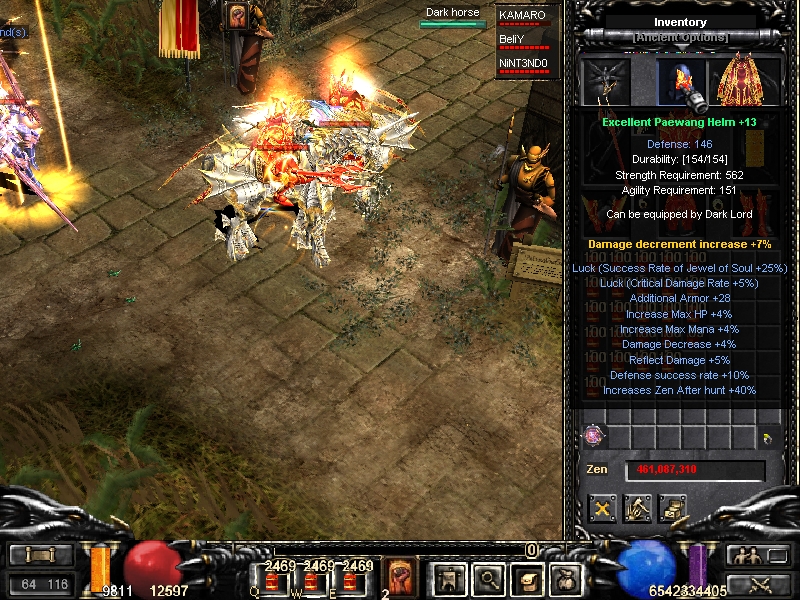Image resolution: width=800 pixels, height=600 pixels.
Task: Use the Q hotkey potion slot
Action: [x=272, y=580]
